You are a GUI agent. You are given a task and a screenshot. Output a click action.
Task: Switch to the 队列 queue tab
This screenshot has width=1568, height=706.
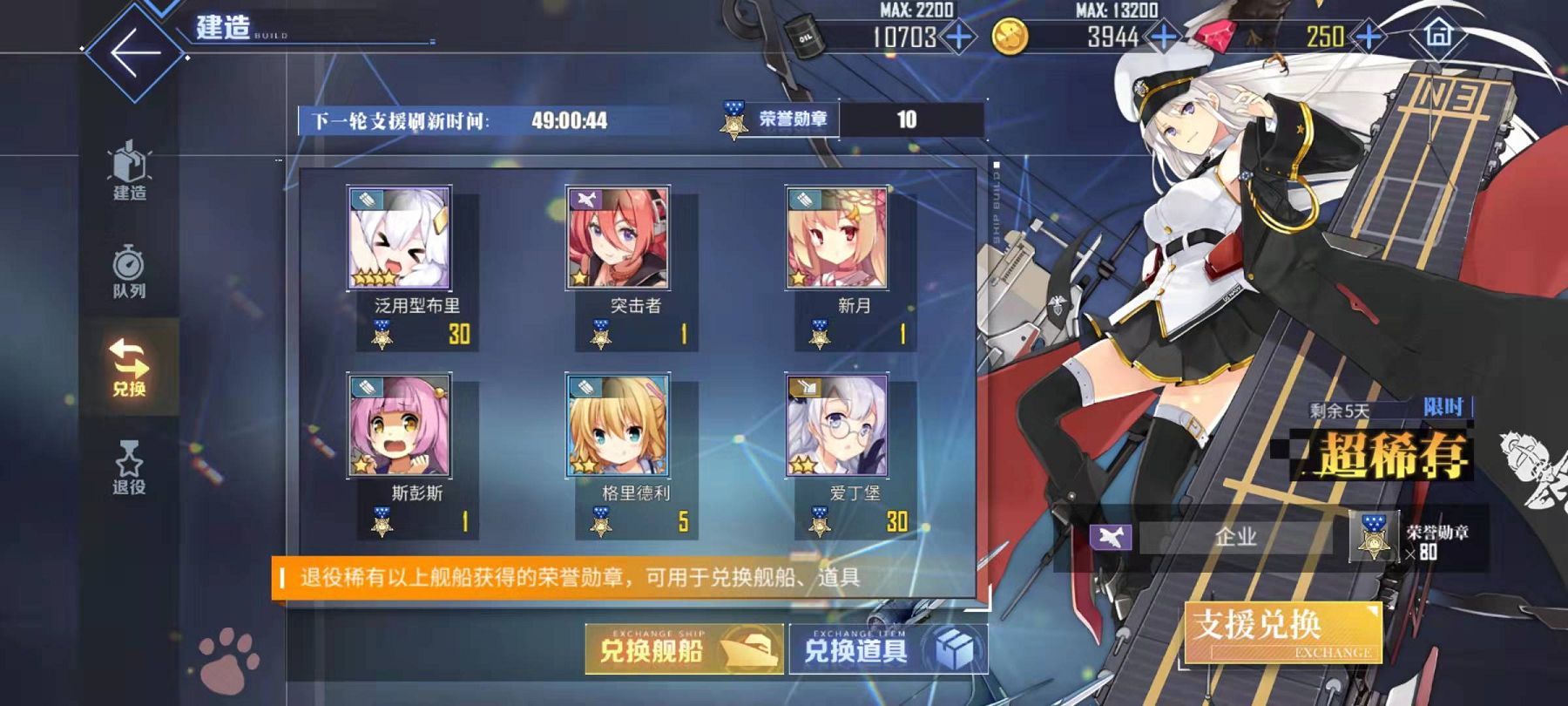[x=129, y=271]
